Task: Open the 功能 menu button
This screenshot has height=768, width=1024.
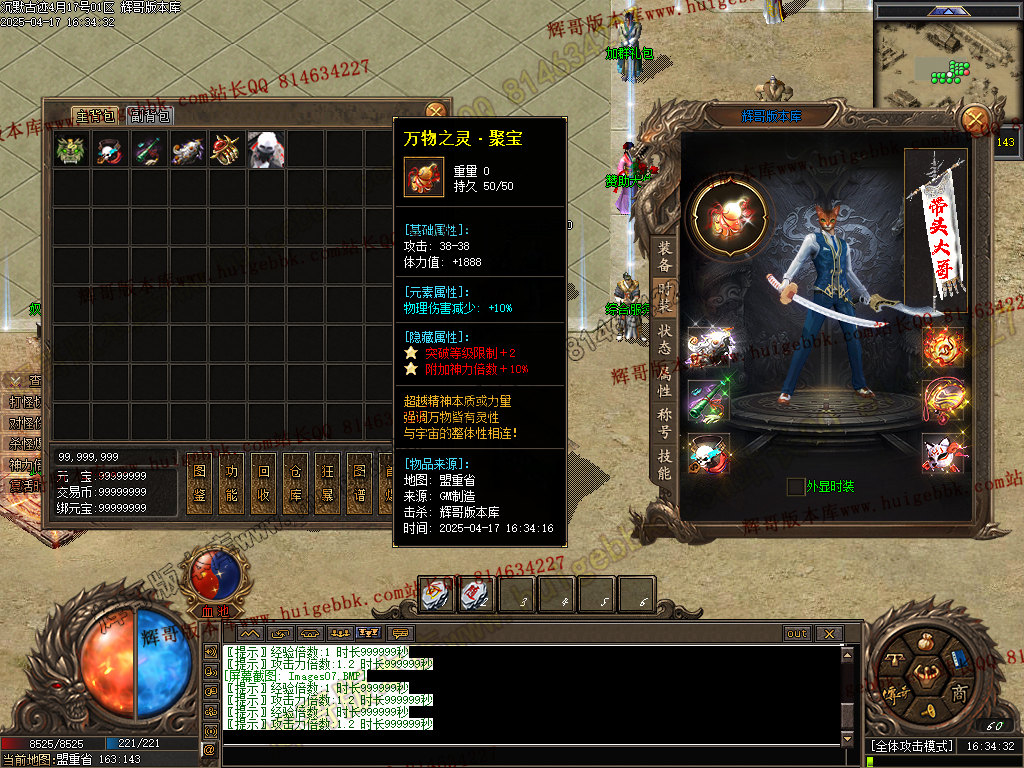Action: coord(232,484)
